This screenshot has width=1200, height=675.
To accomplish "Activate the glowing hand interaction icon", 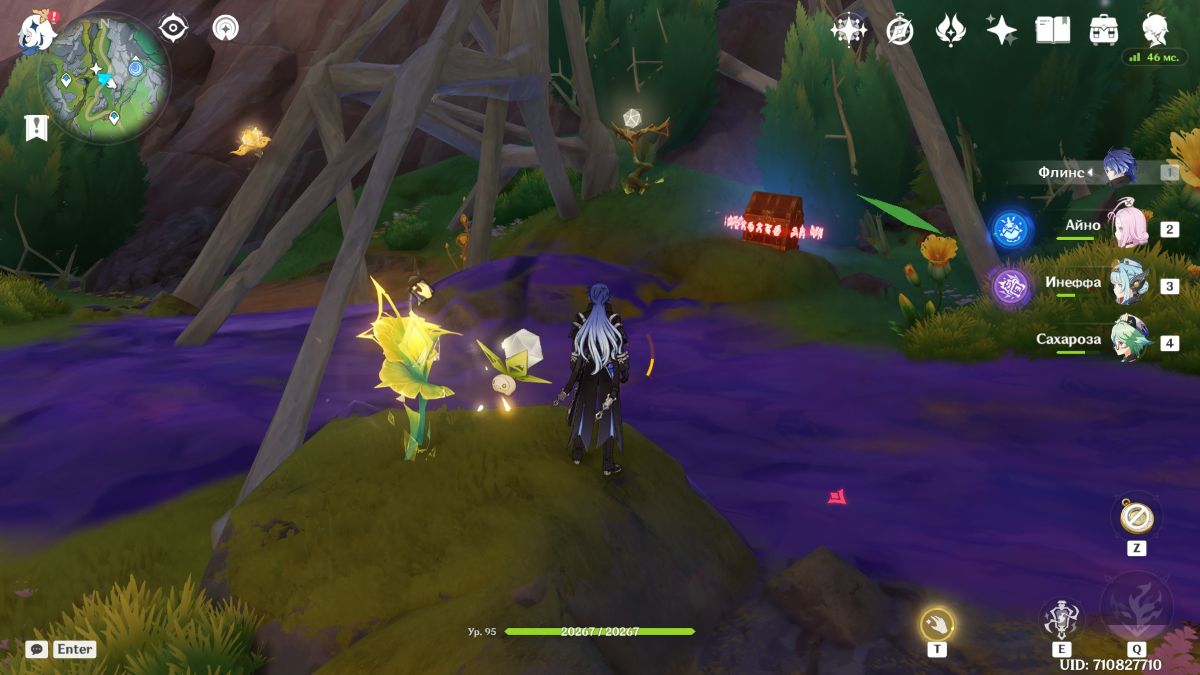I will tap(937, 625).
